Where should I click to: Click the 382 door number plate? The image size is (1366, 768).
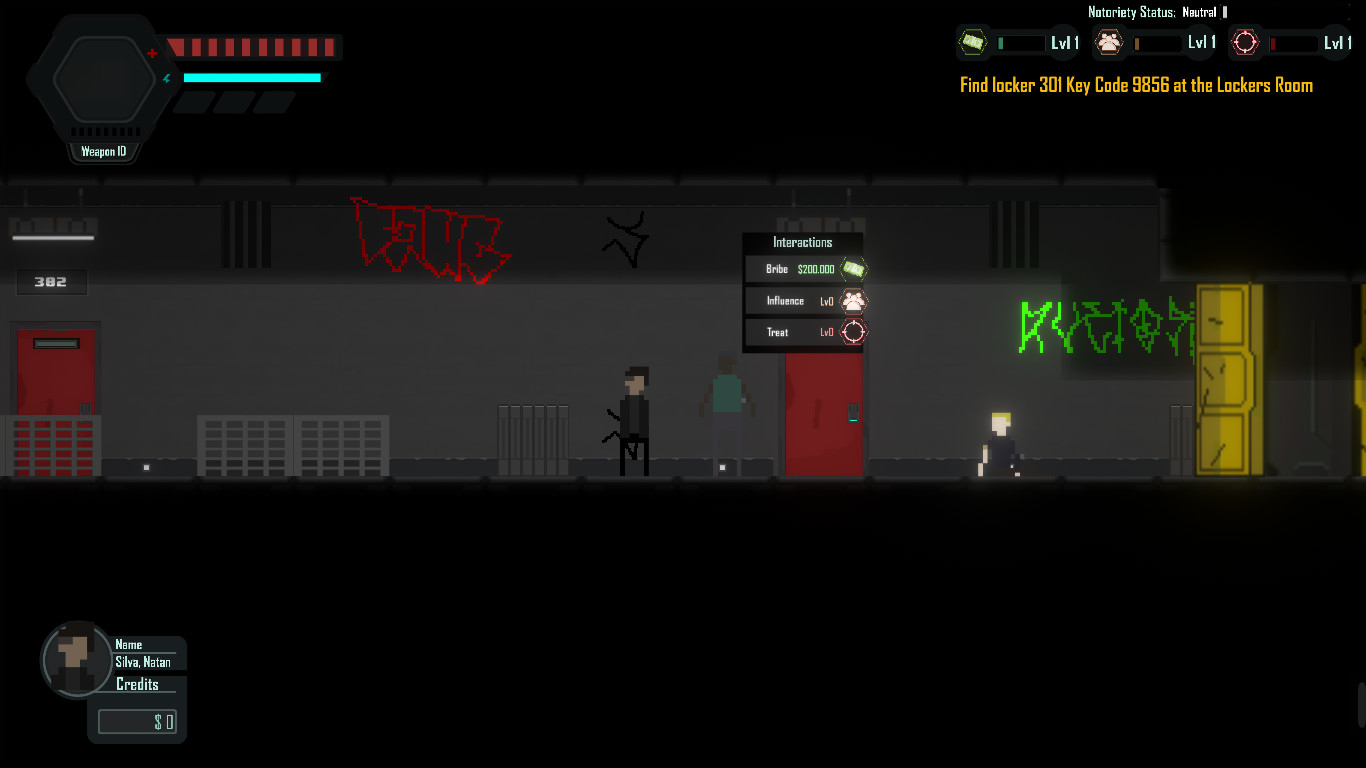[x=51, y=282]
